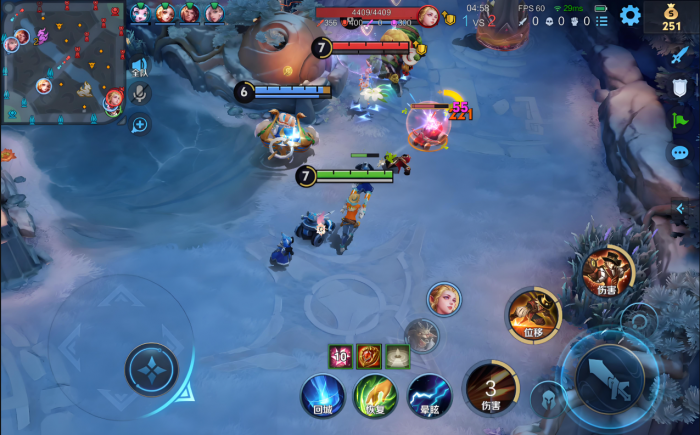Open the settings gear

[x=630, y=15]
